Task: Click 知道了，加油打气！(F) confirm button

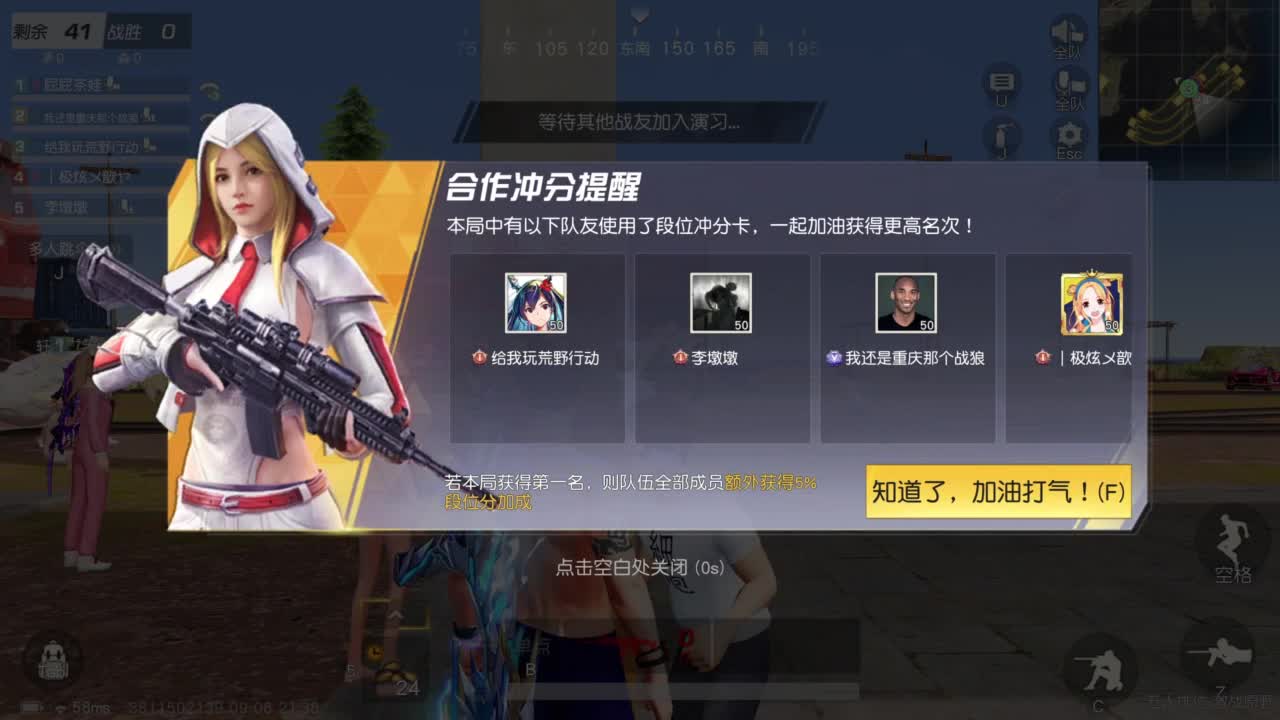Action: [x=1000, y=492]
